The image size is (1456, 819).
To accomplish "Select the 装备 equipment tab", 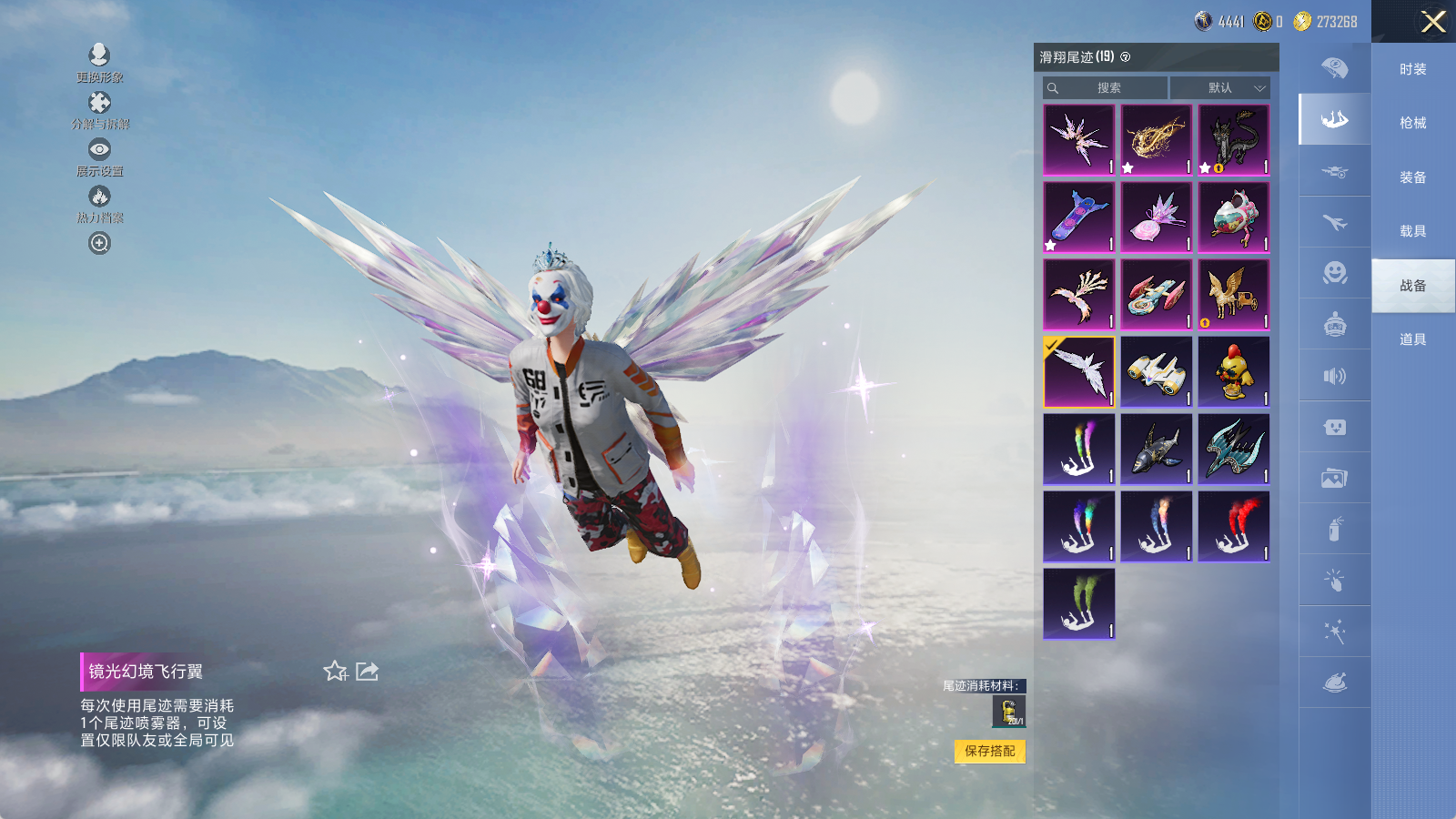I will (1412, 177).
